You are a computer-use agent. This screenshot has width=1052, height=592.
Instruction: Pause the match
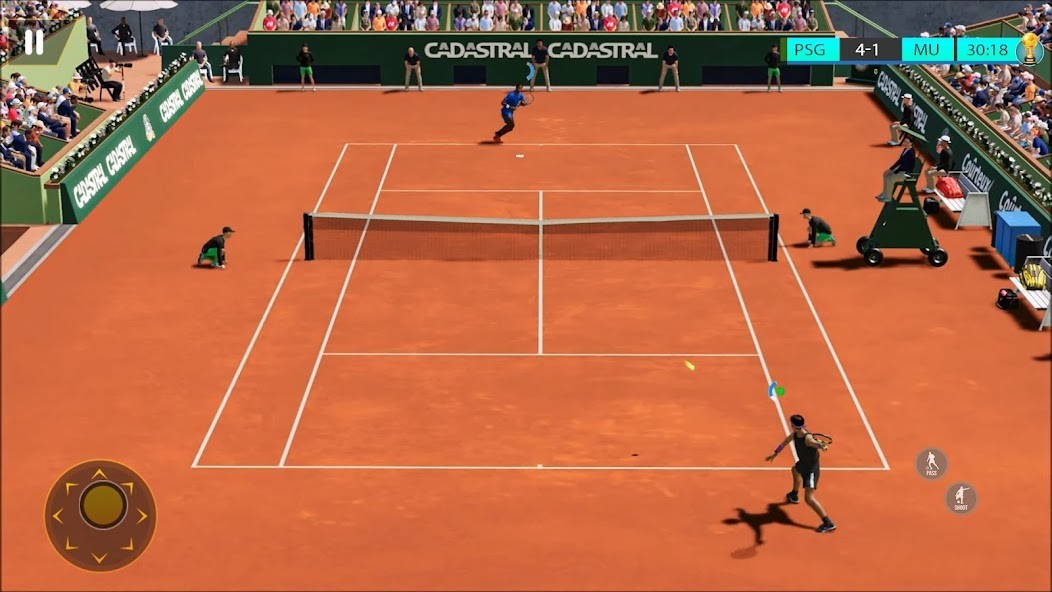pos(34,42)
